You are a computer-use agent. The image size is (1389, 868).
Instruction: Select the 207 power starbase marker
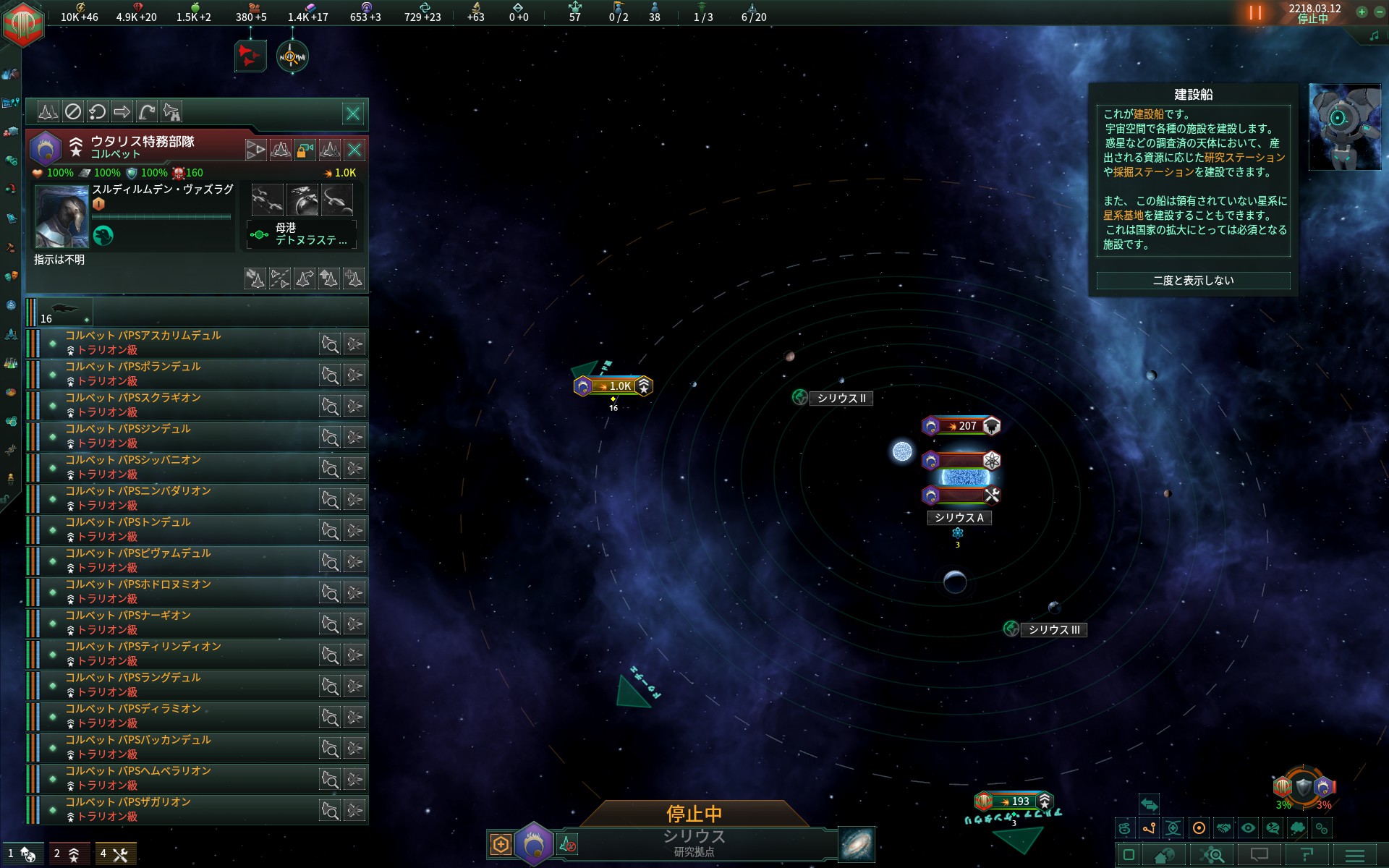(961, 426)
